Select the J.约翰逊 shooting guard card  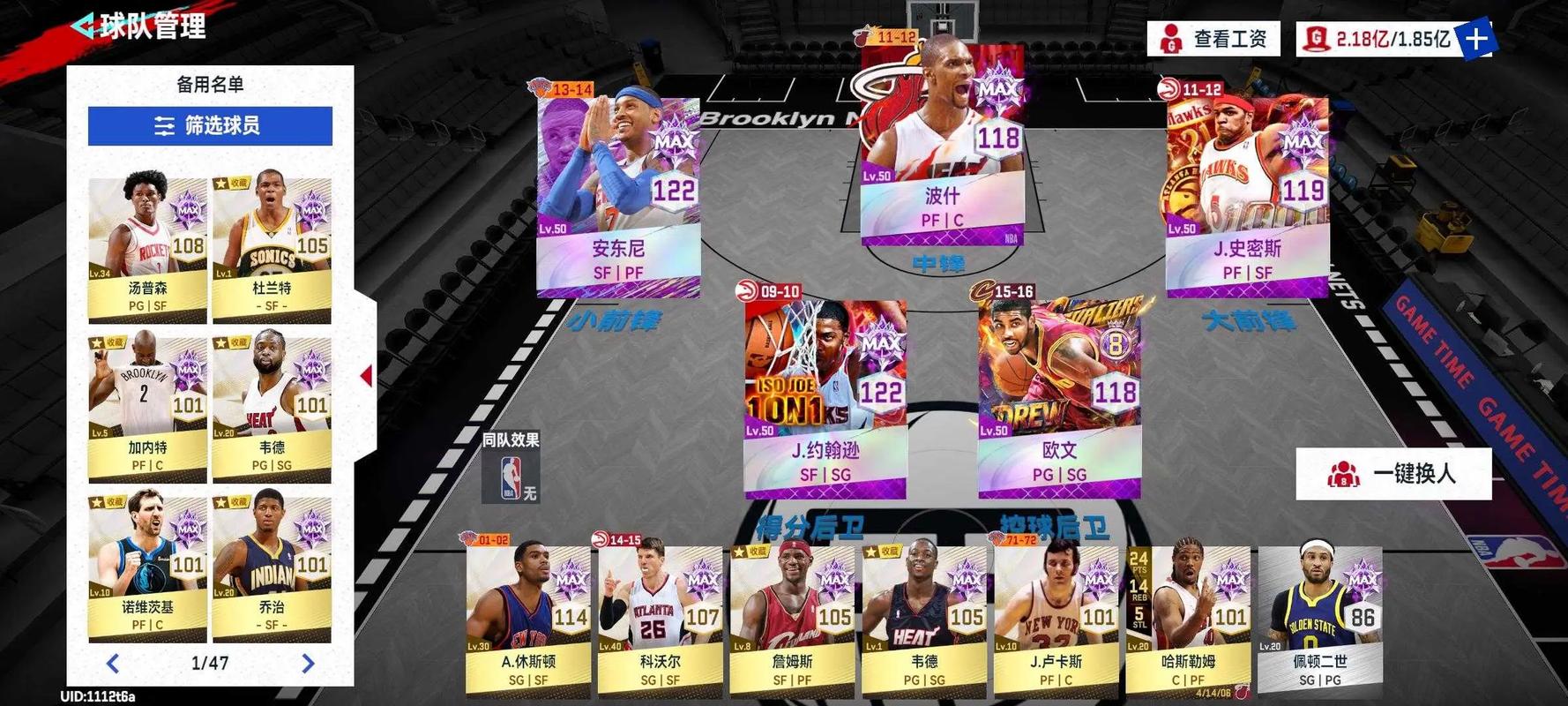(825, 397)
